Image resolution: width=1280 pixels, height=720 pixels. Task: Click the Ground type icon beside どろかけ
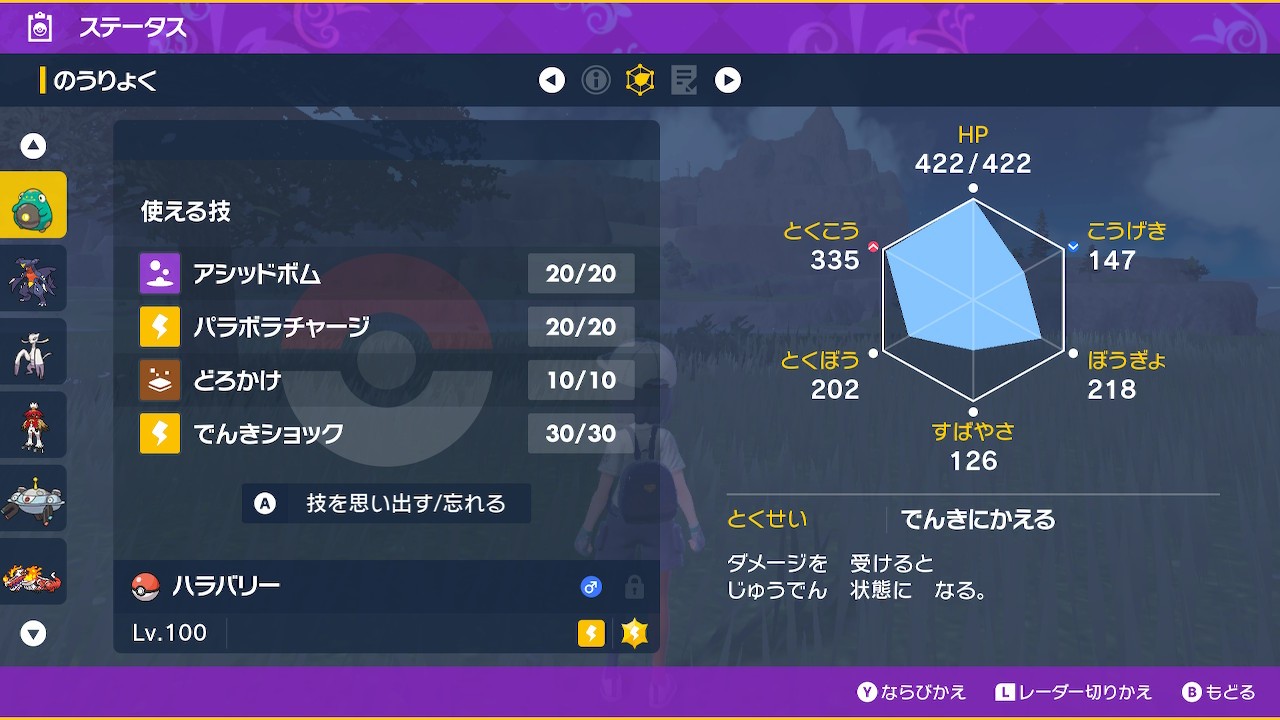click(x=159, y=380)
